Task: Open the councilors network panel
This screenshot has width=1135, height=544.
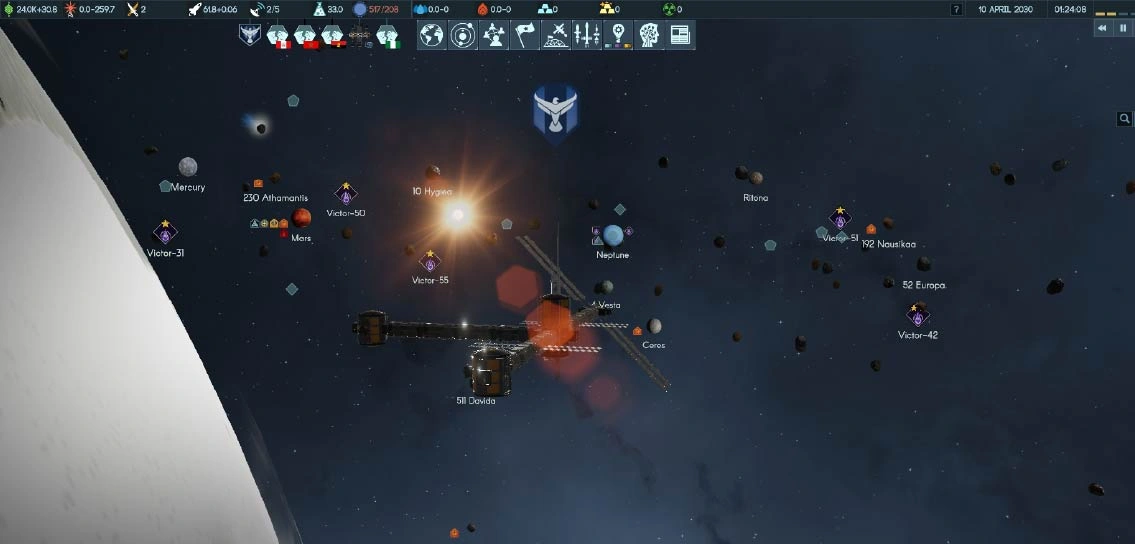Action: [494, 35]
